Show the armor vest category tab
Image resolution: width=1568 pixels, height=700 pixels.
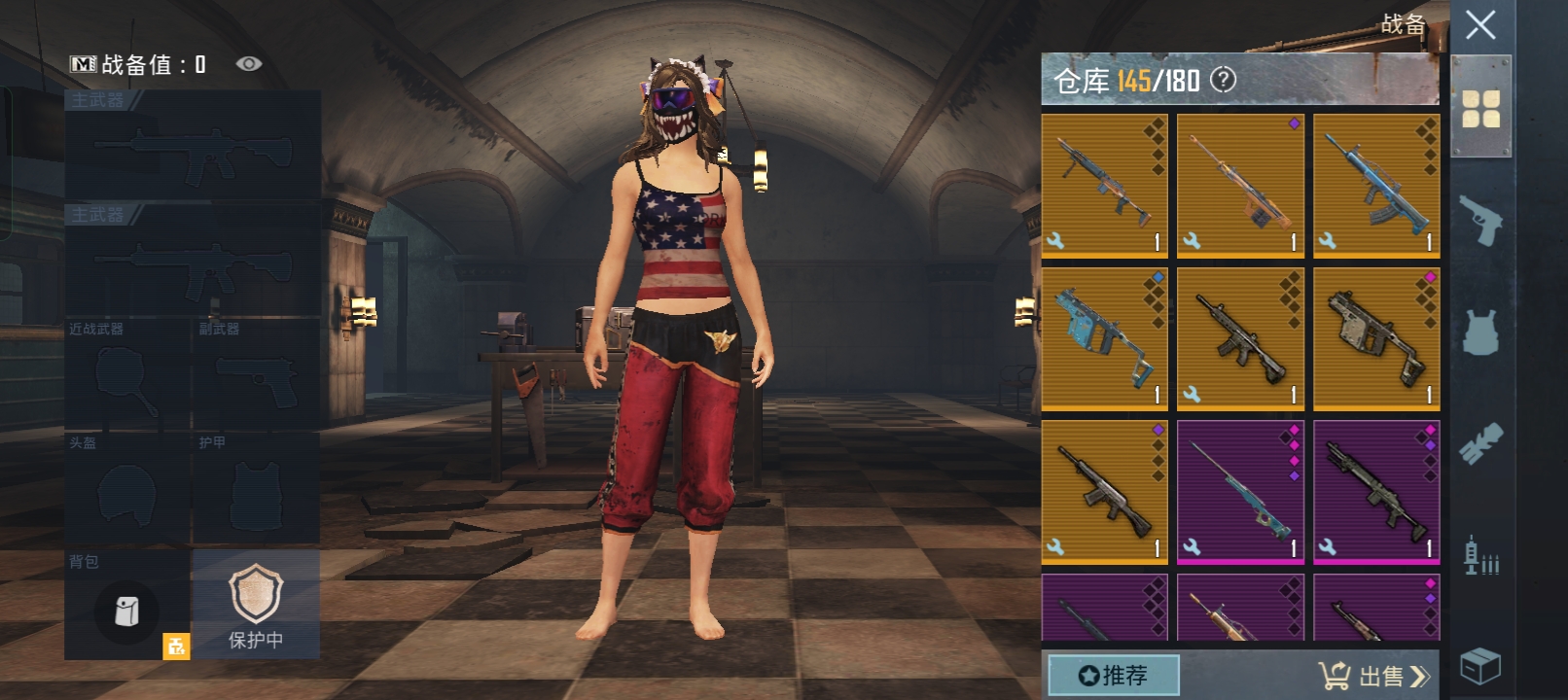pos(1480,332)
